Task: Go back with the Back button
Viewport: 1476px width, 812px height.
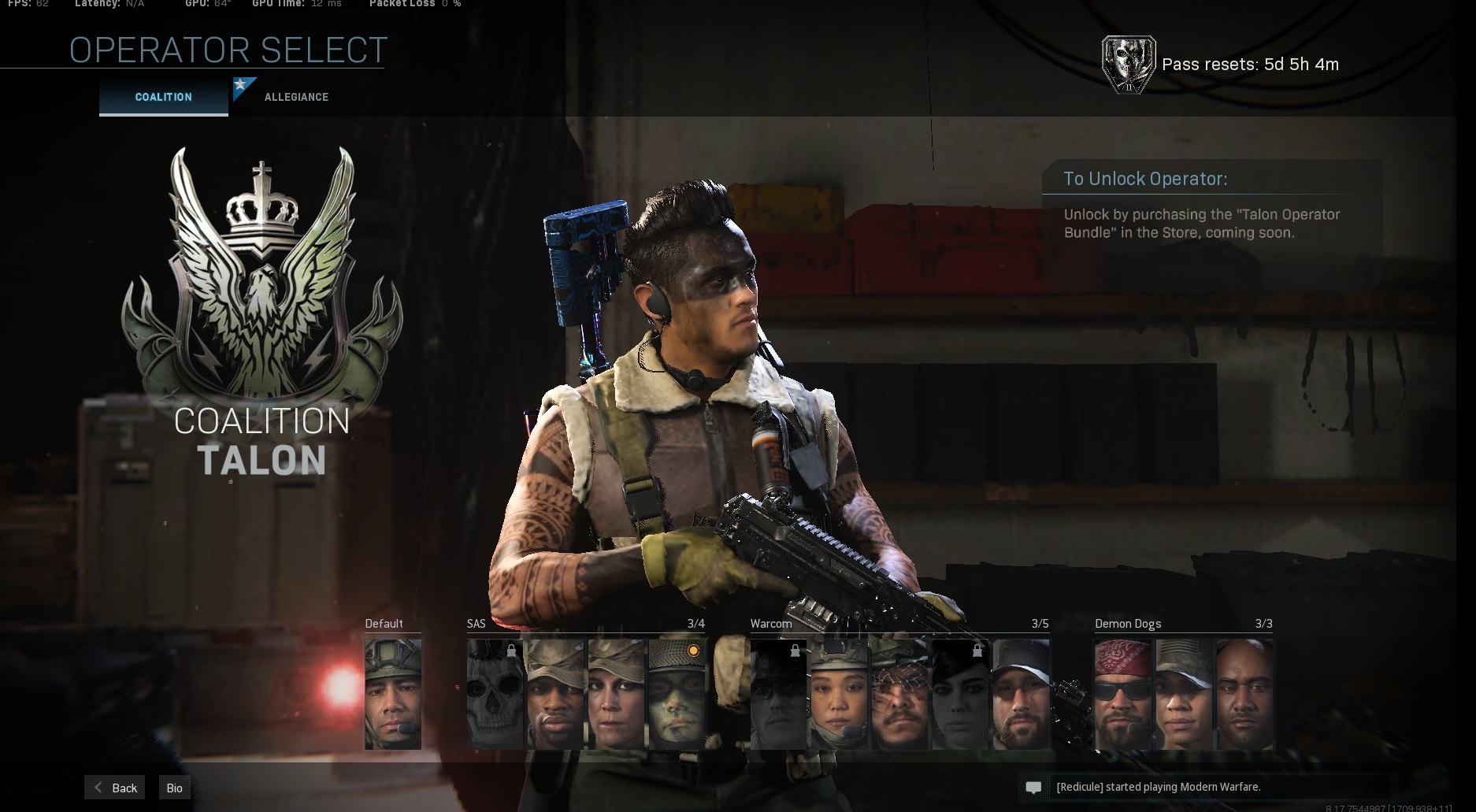Action: (x=115, y=788)
